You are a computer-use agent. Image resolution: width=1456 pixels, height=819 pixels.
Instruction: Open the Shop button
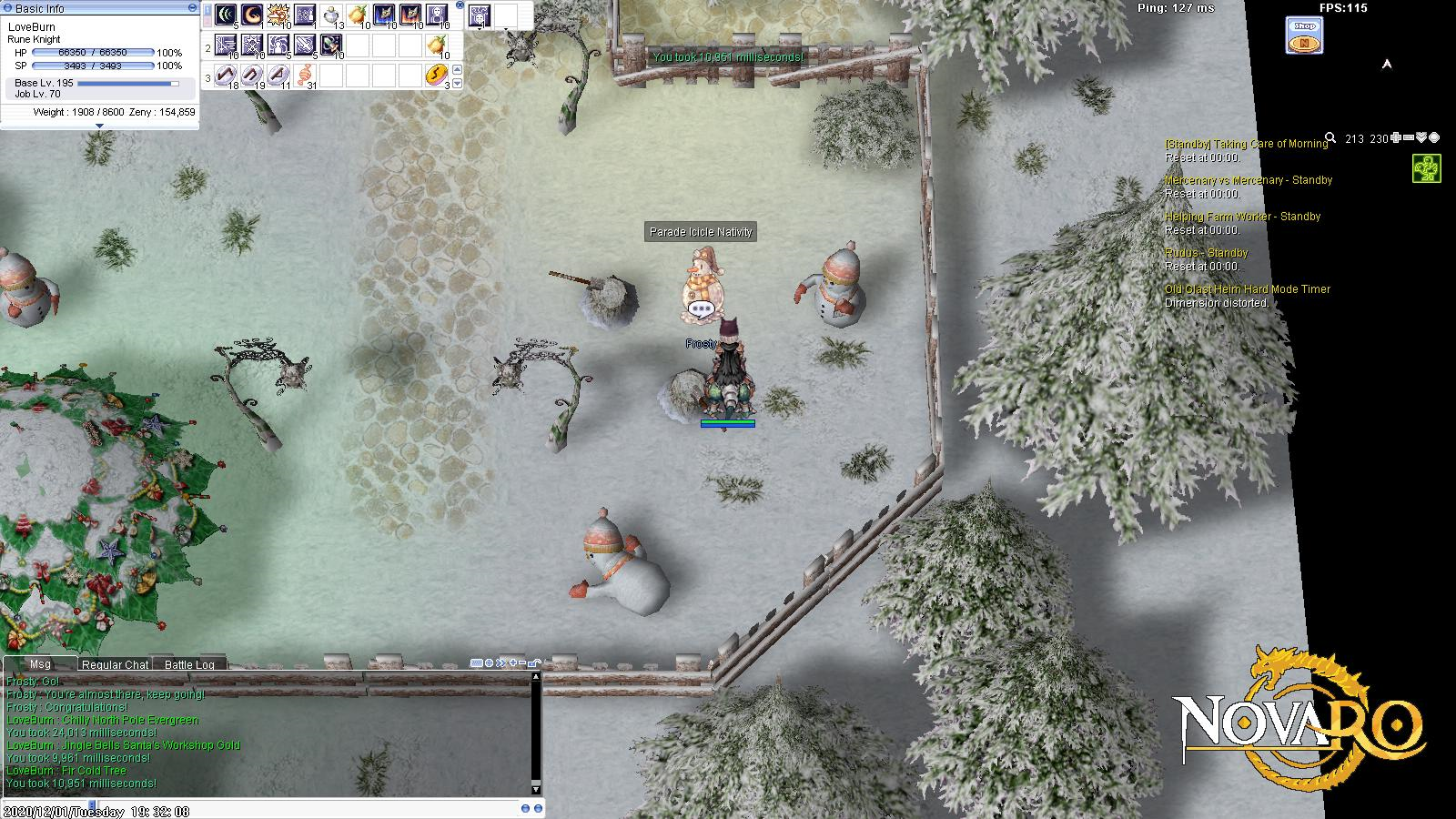pos(1304,35)
